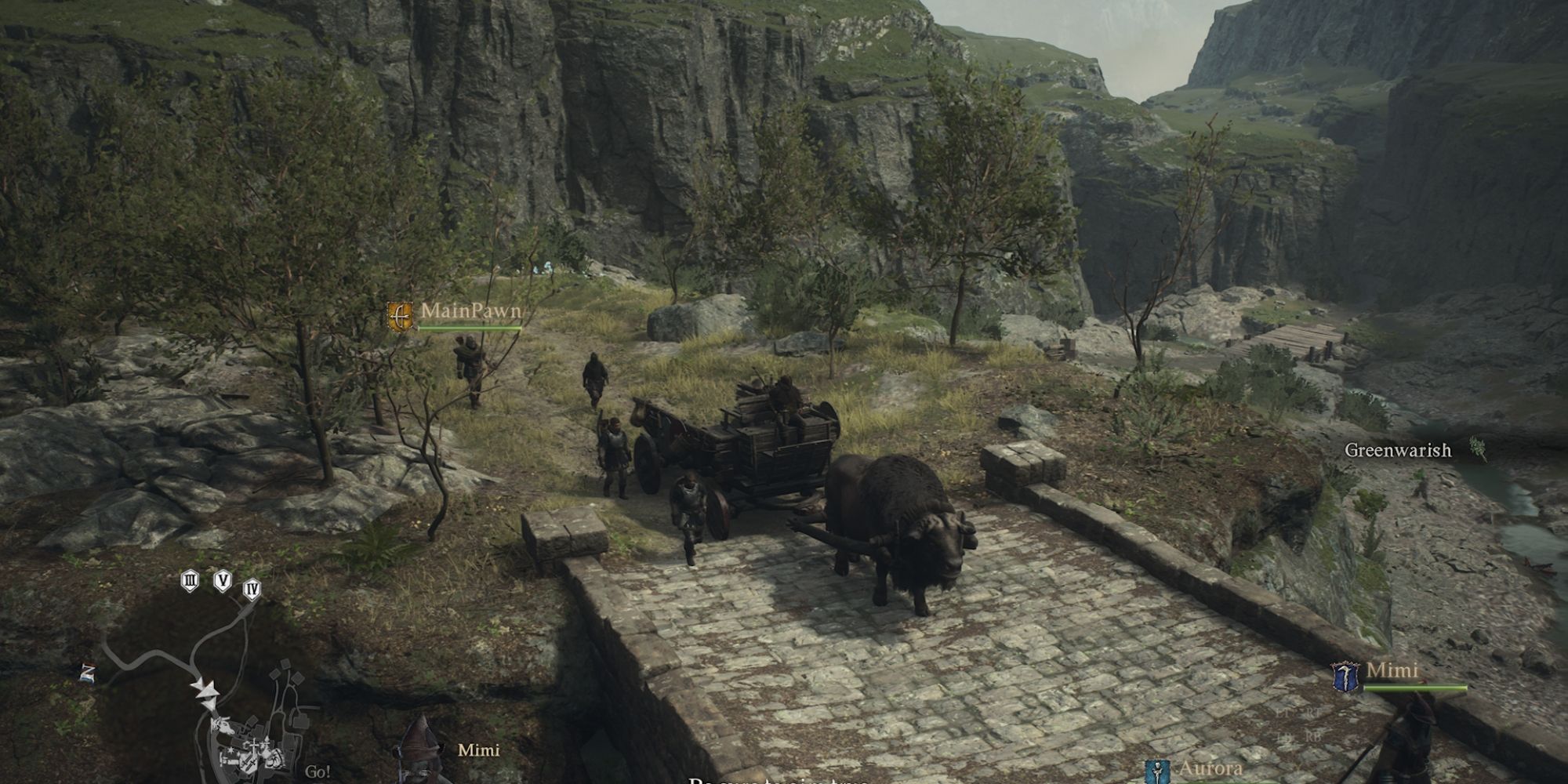
Task: Select Mimi's blue mage staff vocation icon
Action: (x=1345, y=677)
